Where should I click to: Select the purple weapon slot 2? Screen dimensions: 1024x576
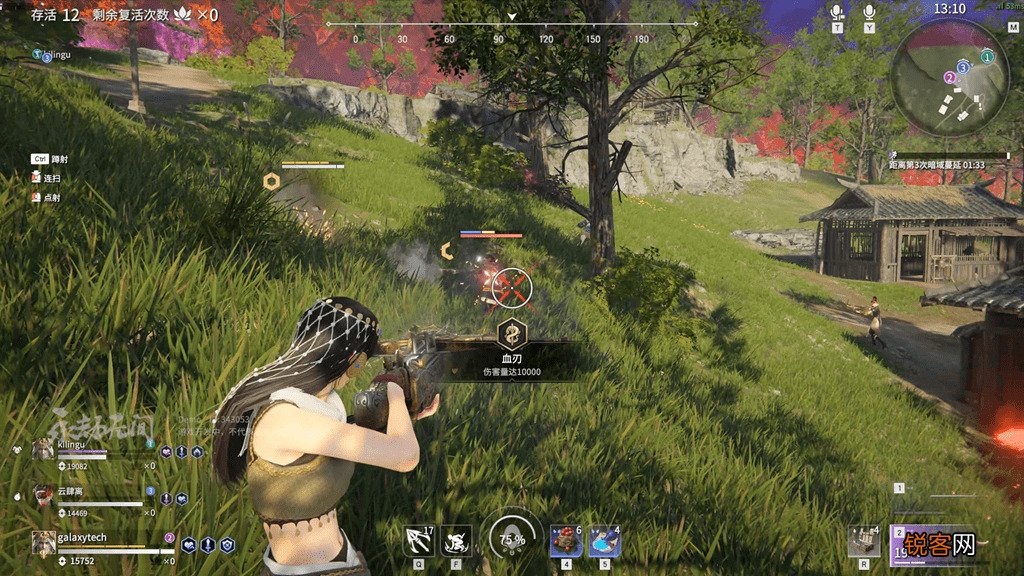930,545
